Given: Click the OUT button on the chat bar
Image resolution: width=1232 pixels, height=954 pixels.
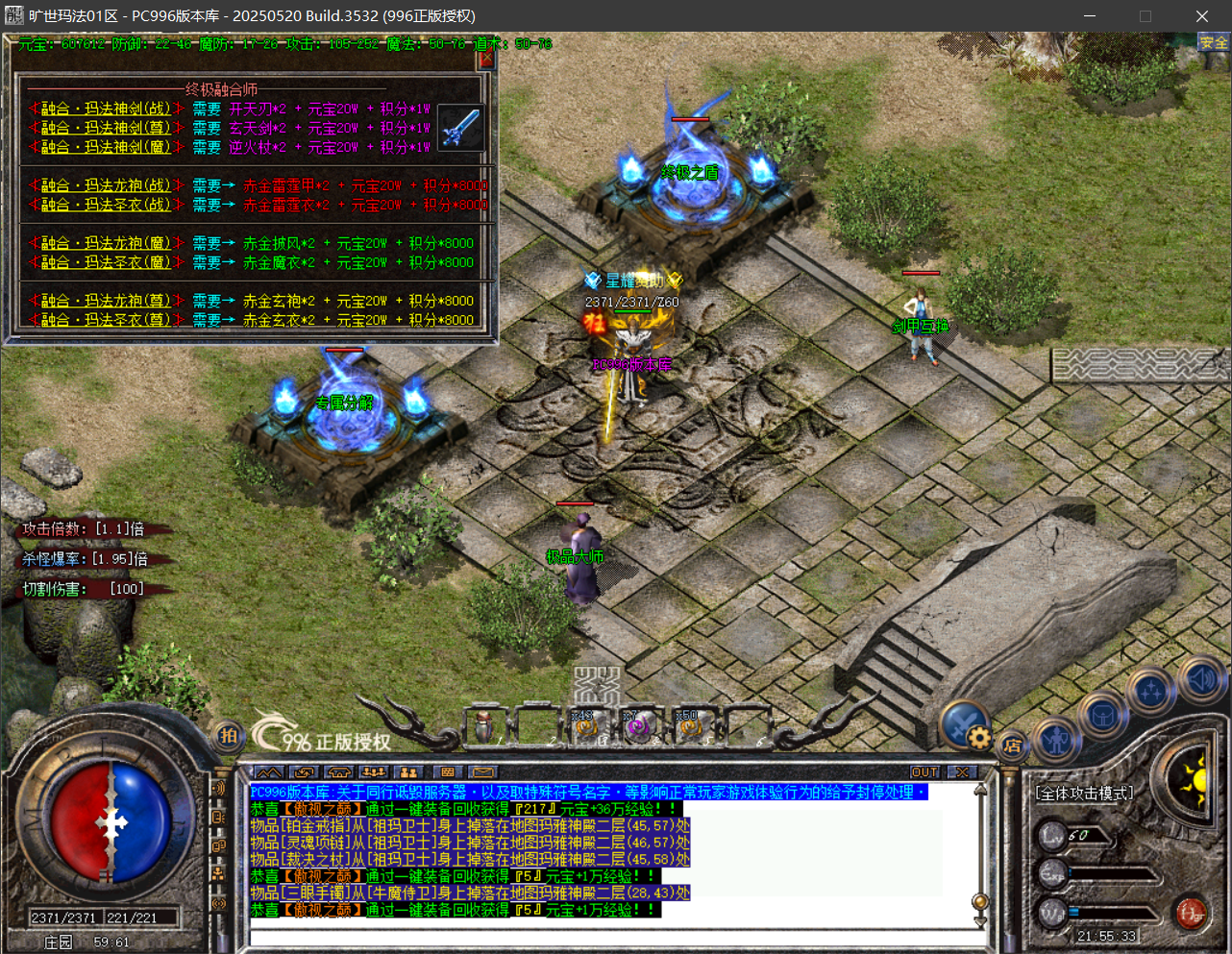Looking at the screenshot, I should tap(924, 772).
